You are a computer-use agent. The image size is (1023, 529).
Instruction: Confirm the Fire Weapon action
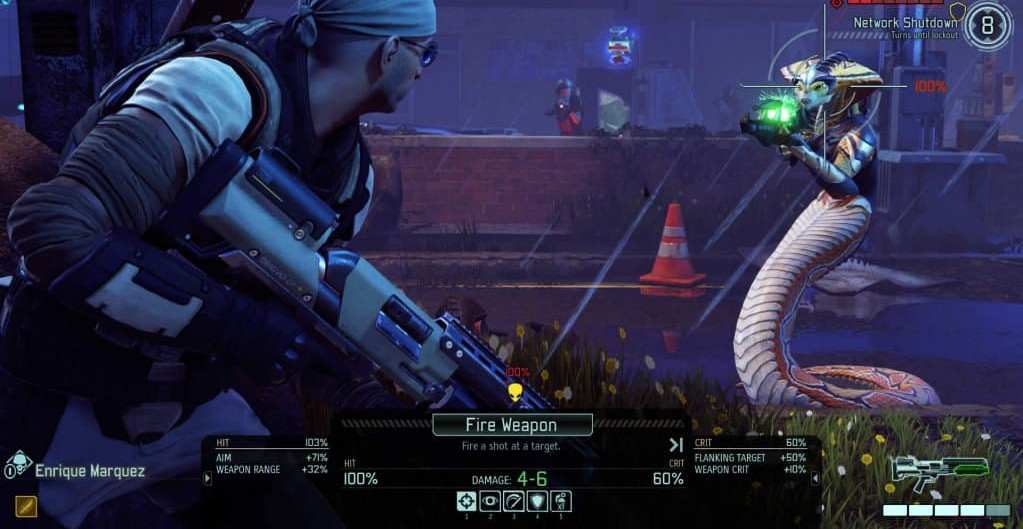512,425
